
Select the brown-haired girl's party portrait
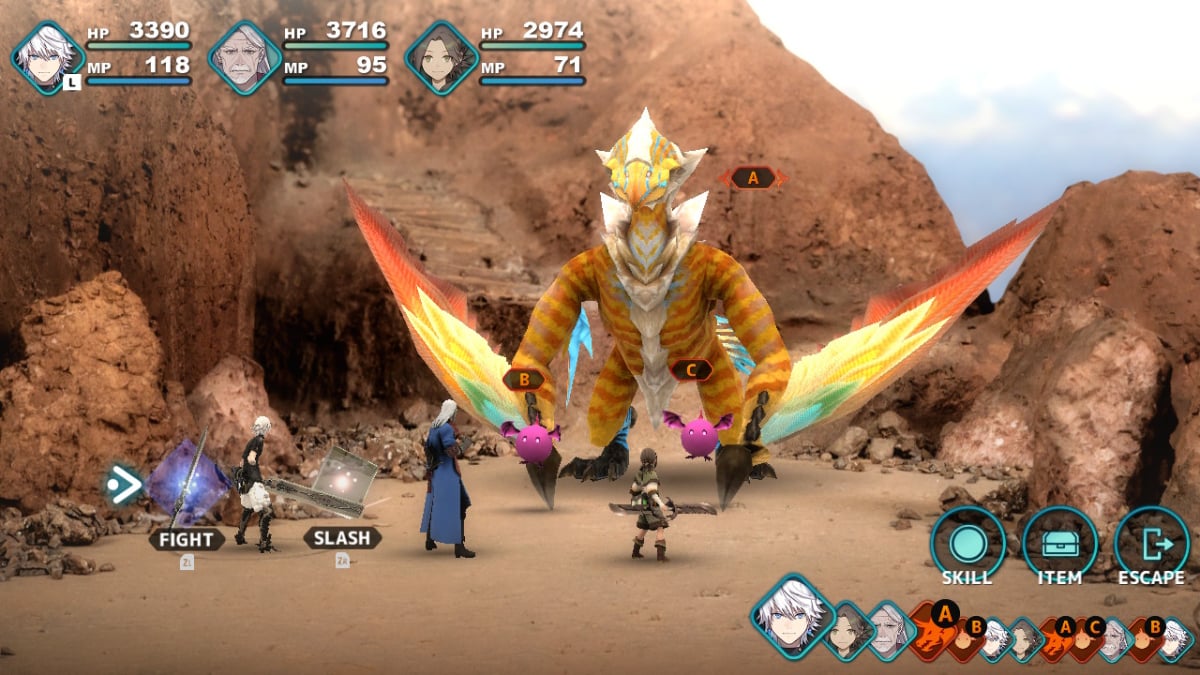441,58
